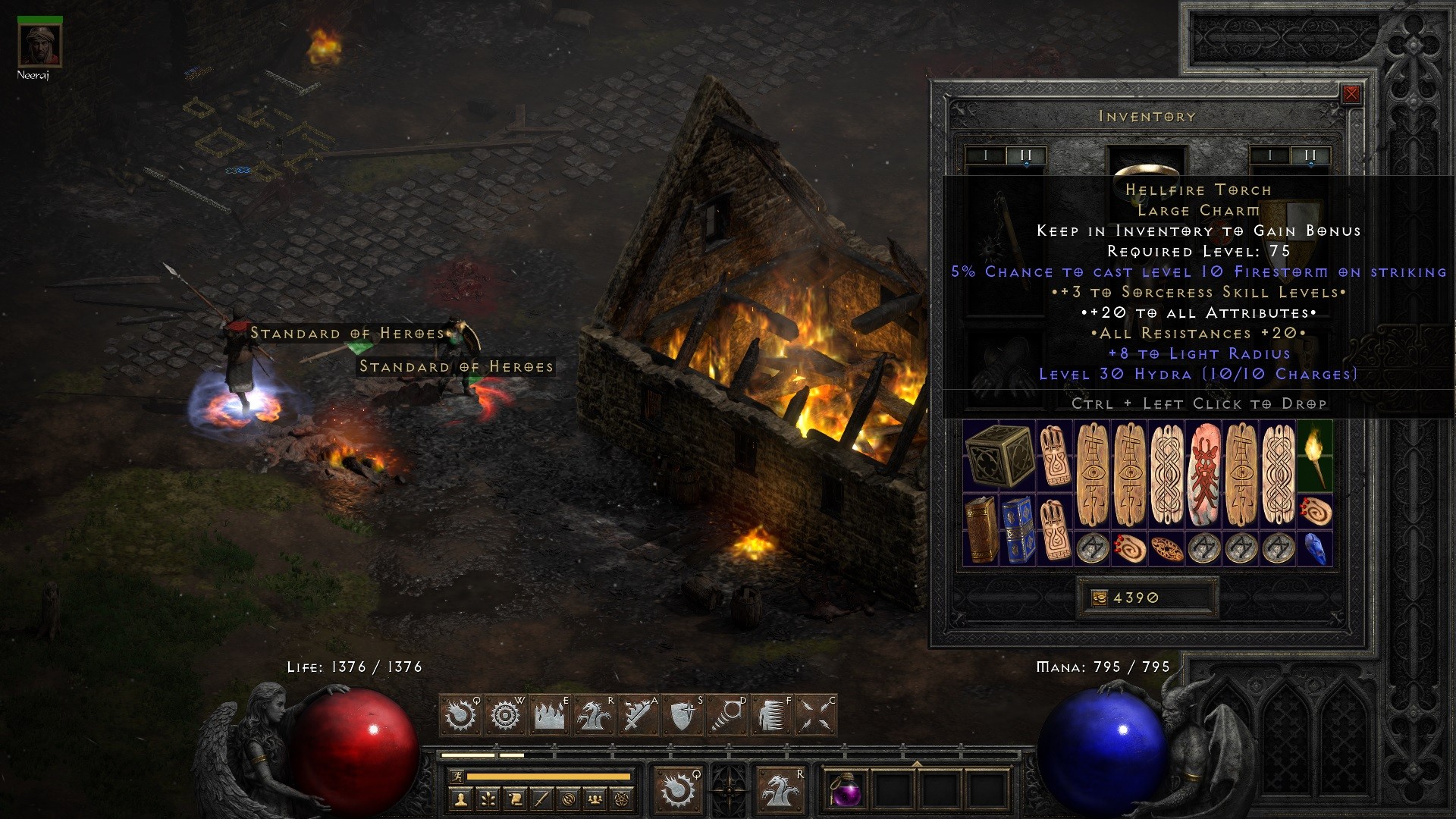
Task: Open the quest log scroll icon
Action: (515, 801)
